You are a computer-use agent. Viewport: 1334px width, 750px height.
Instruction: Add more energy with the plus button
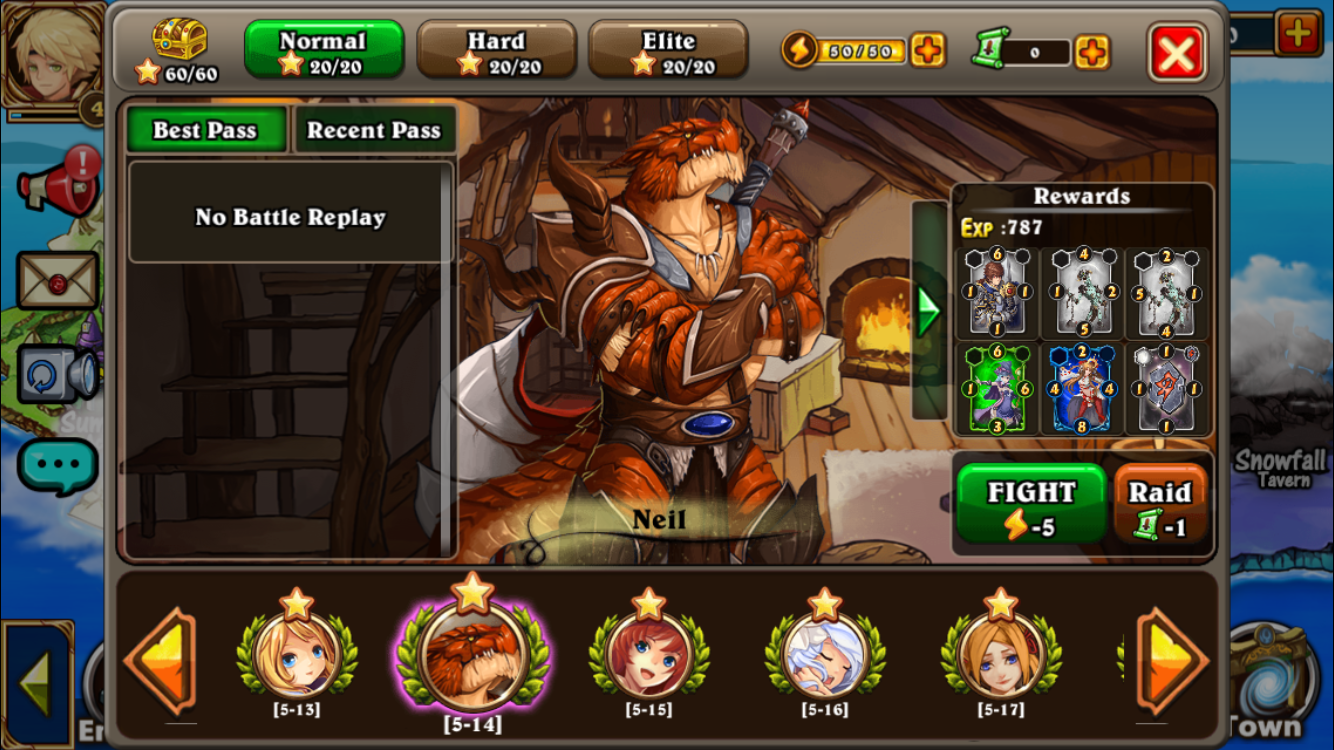927,50
